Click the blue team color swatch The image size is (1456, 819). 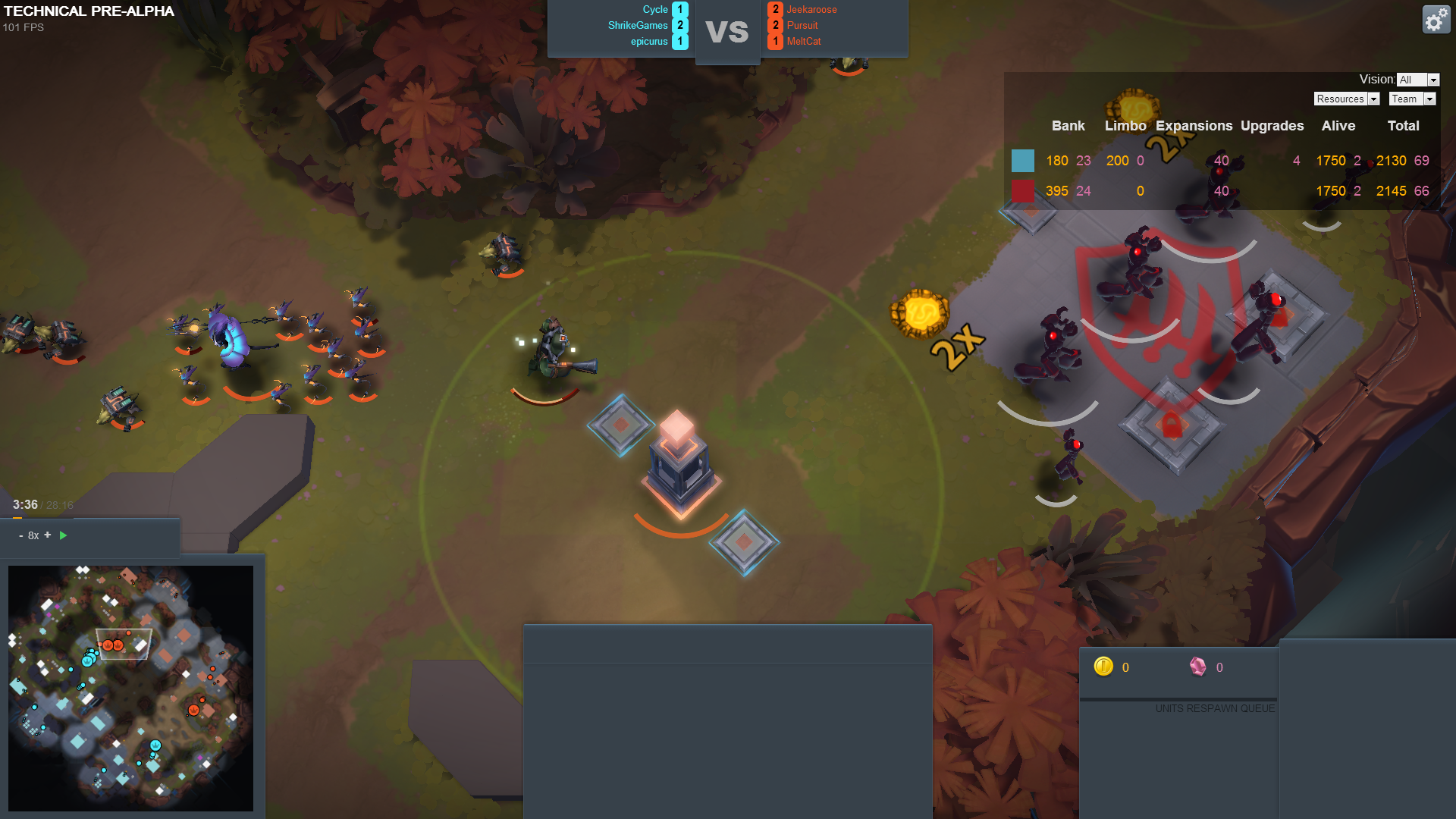pos(1022,161)
